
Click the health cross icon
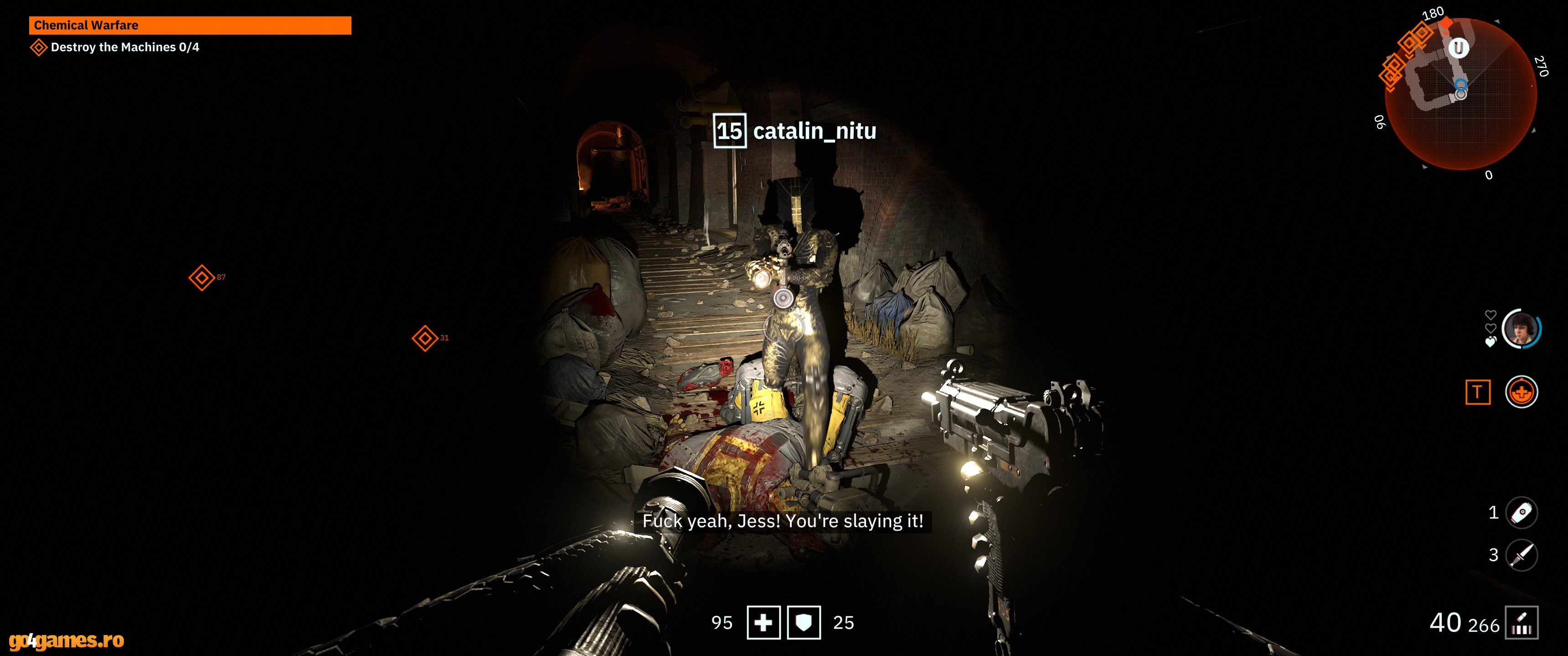pyautogui.click(x=763, y=623)
